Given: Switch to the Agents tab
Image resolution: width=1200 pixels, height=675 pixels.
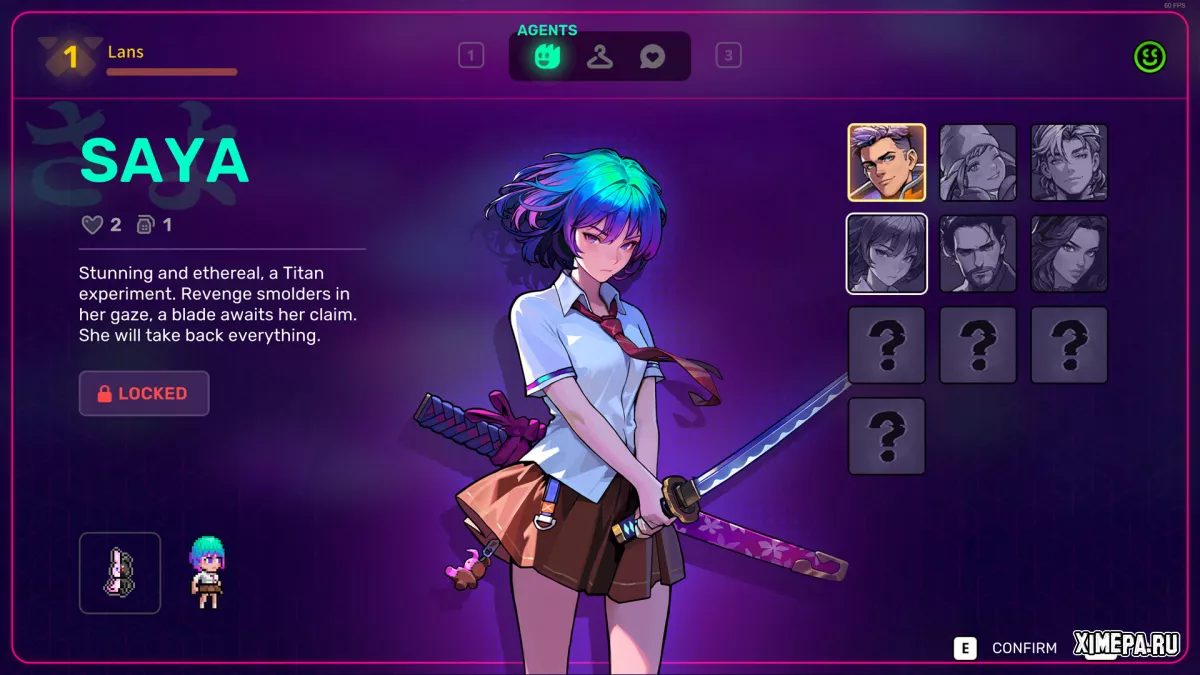Looking at the screenshot, I should [546, 56].
